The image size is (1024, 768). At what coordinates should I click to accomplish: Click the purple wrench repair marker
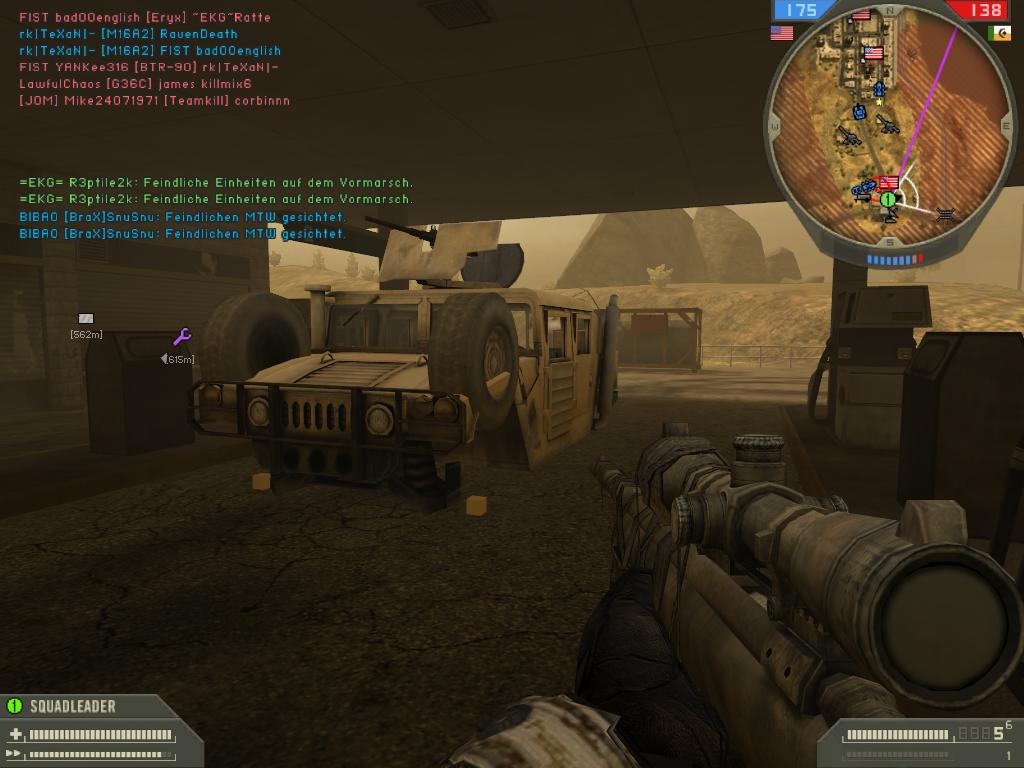coord(182,337)
